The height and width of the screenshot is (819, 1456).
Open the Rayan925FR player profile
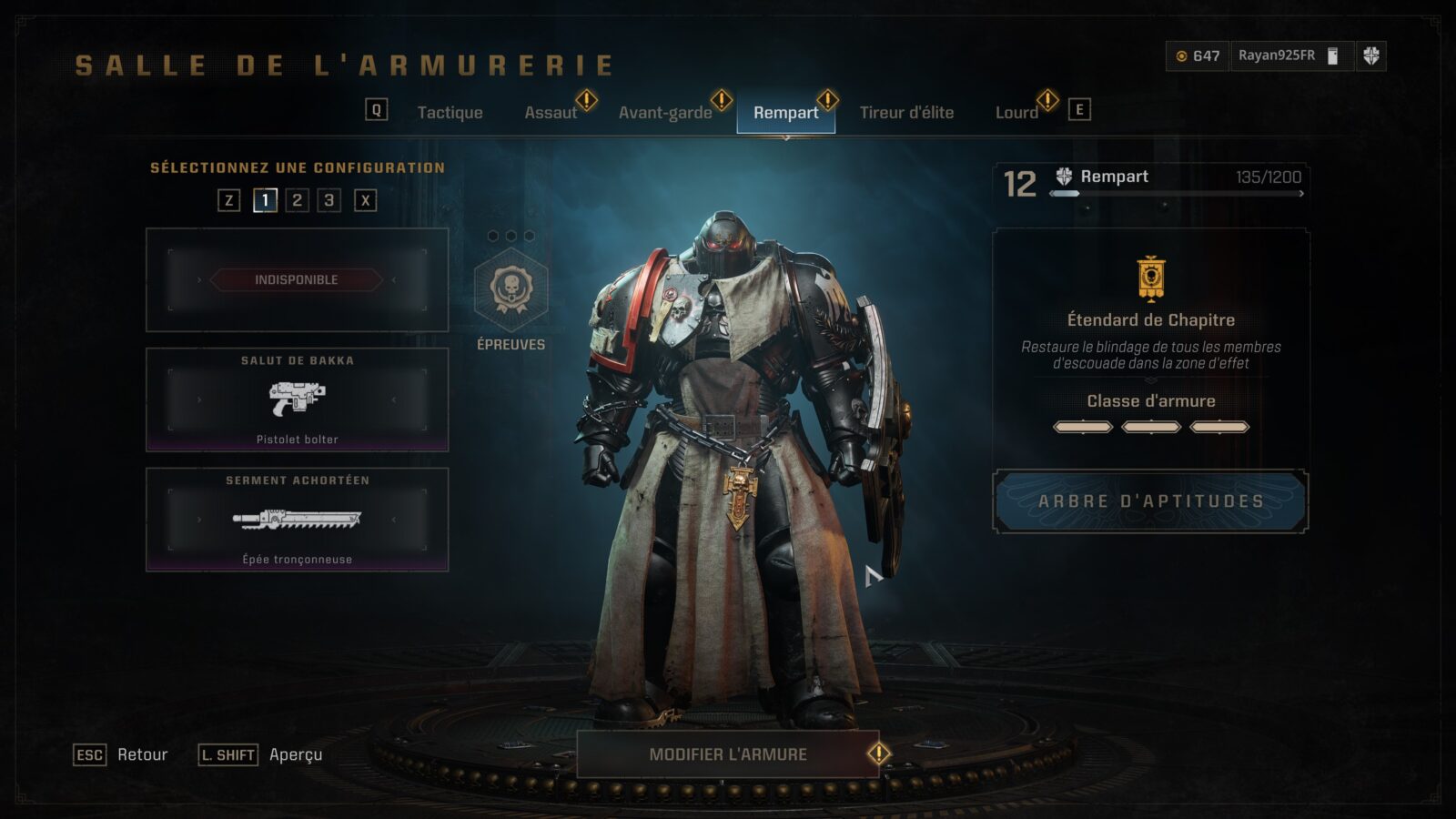point(1277,56)
